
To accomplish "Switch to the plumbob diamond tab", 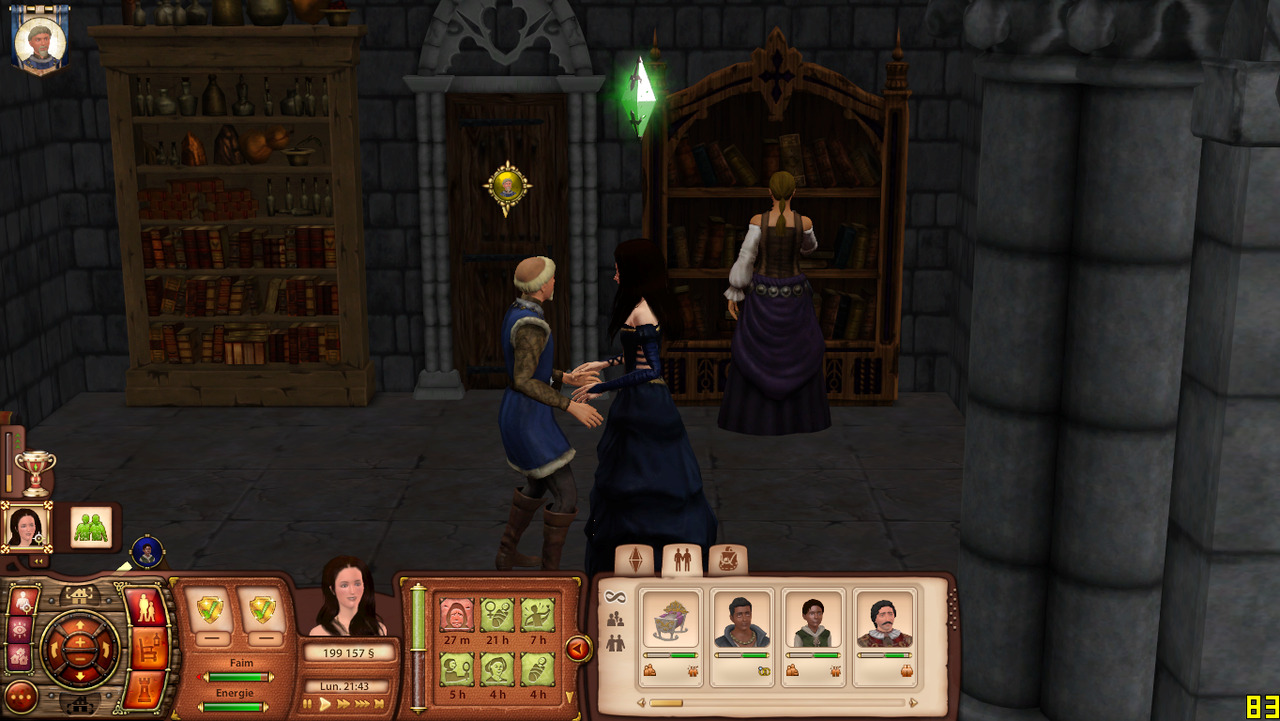I will point(634,560).
